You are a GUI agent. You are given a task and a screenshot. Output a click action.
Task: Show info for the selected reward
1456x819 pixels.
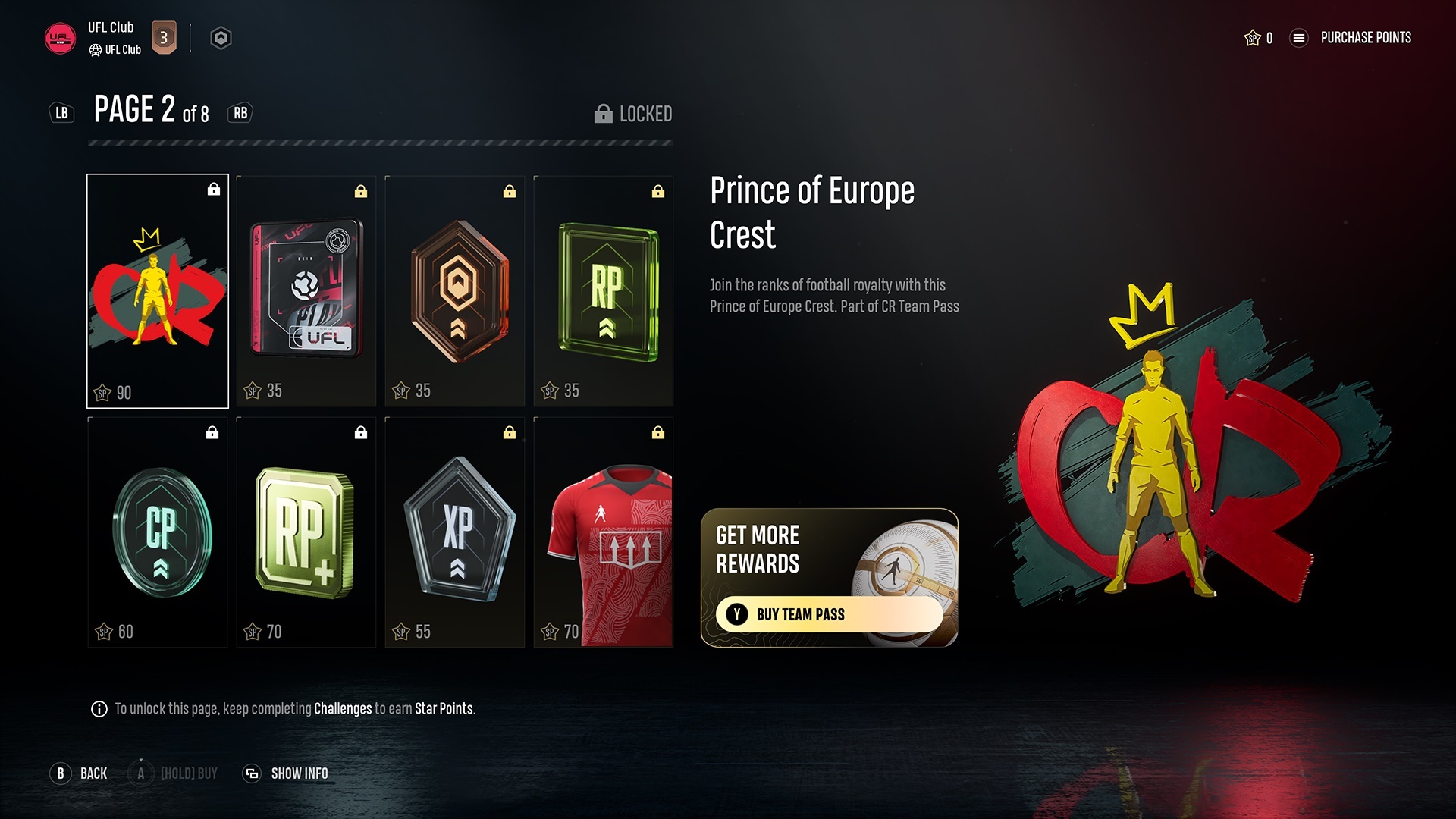pyautogui.click(x=286, y=773)
